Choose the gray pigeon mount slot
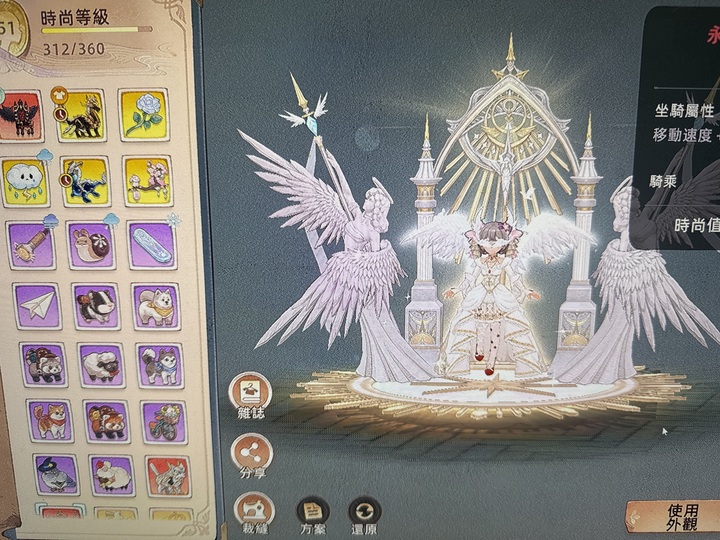 [x=55, y=473]
